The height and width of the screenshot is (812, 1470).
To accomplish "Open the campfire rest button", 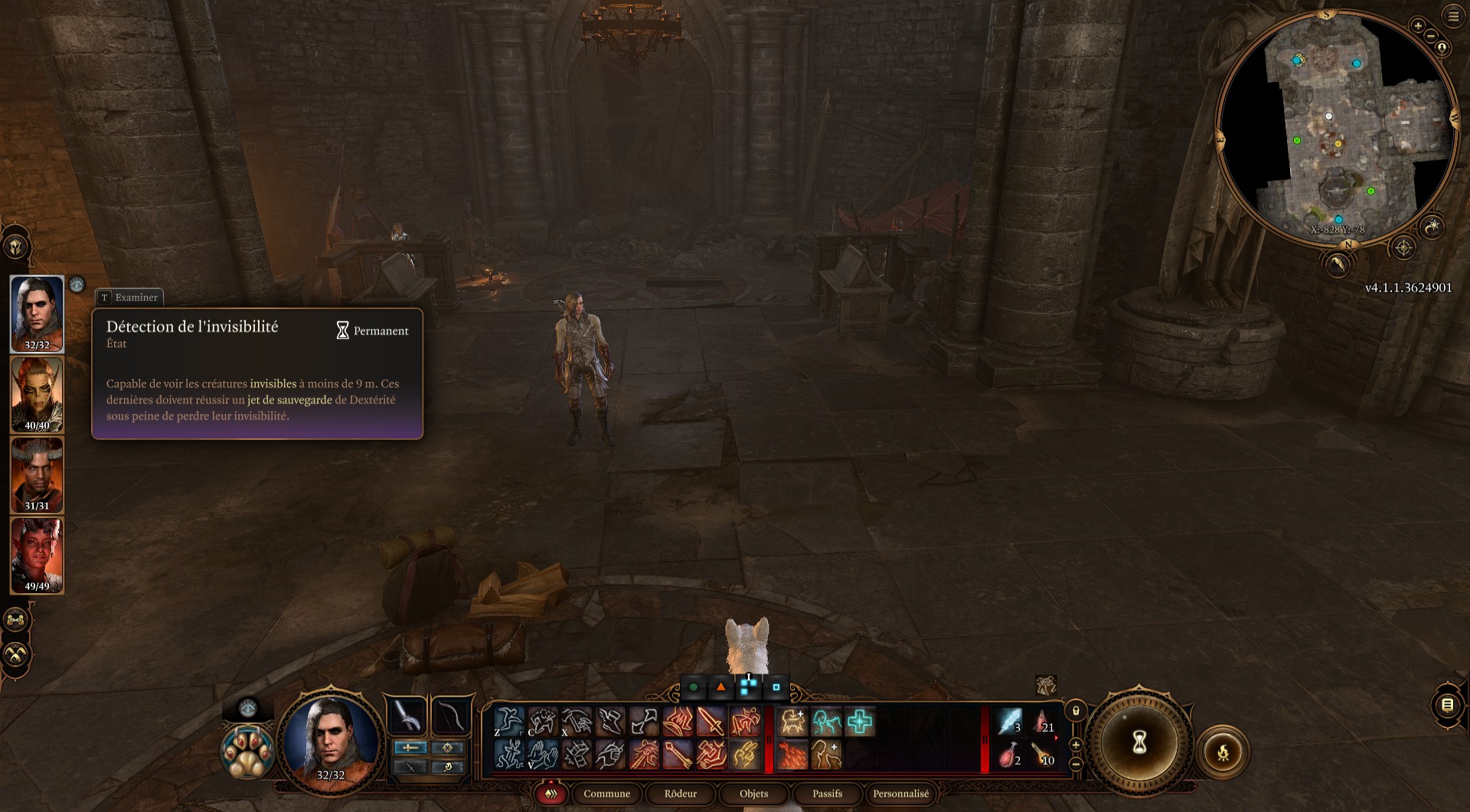I will pos(1223,752).
